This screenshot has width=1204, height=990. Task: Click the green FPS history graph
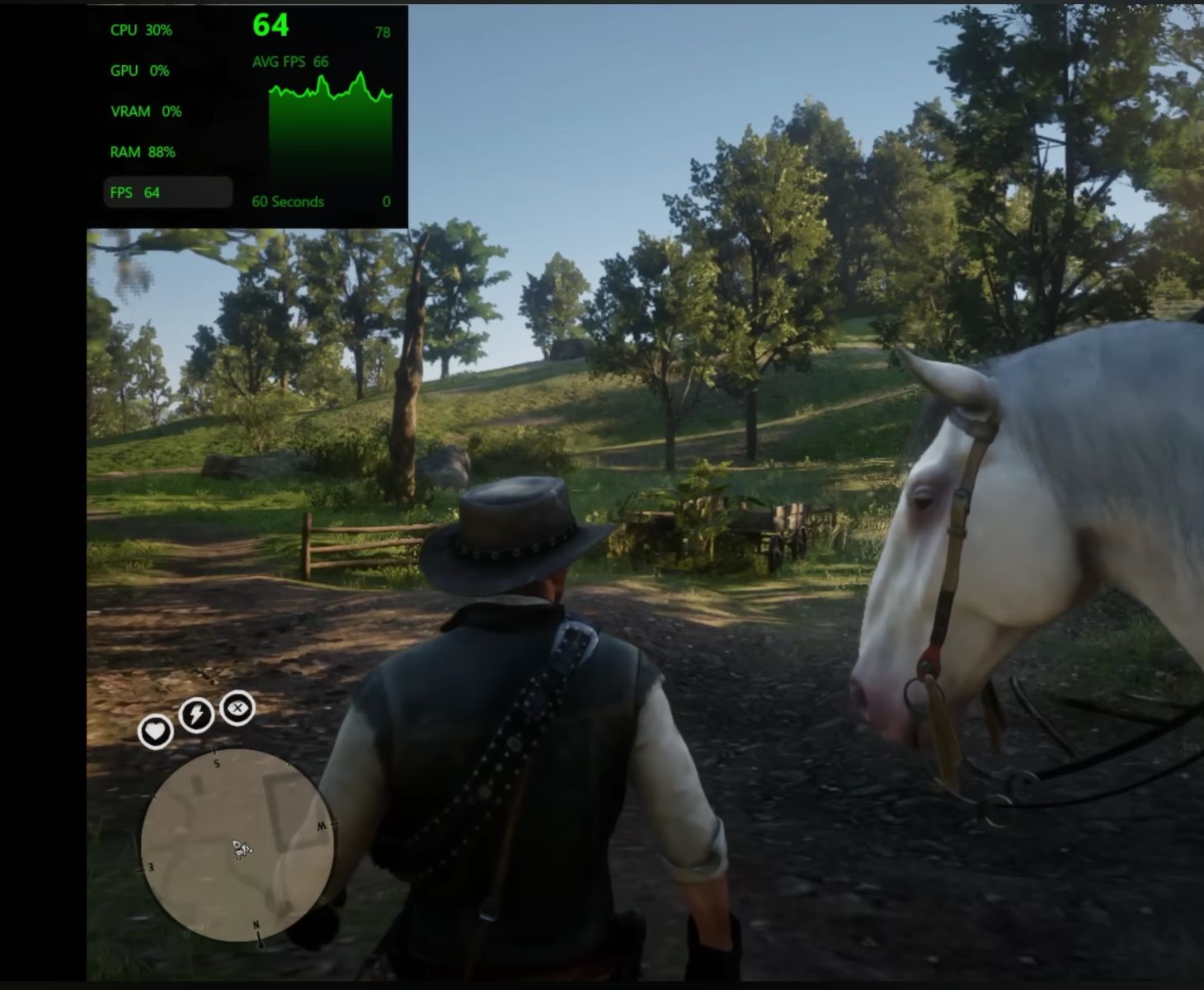coord(330,132)
